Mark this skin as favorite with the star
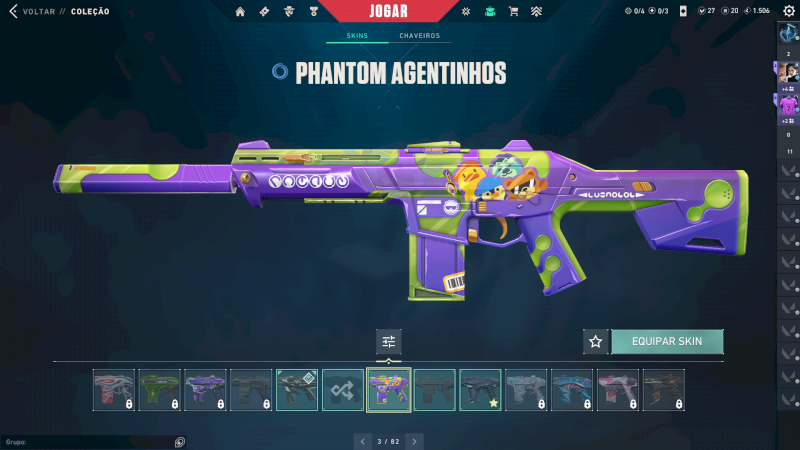The image size is (800, 450). (596, 341)
